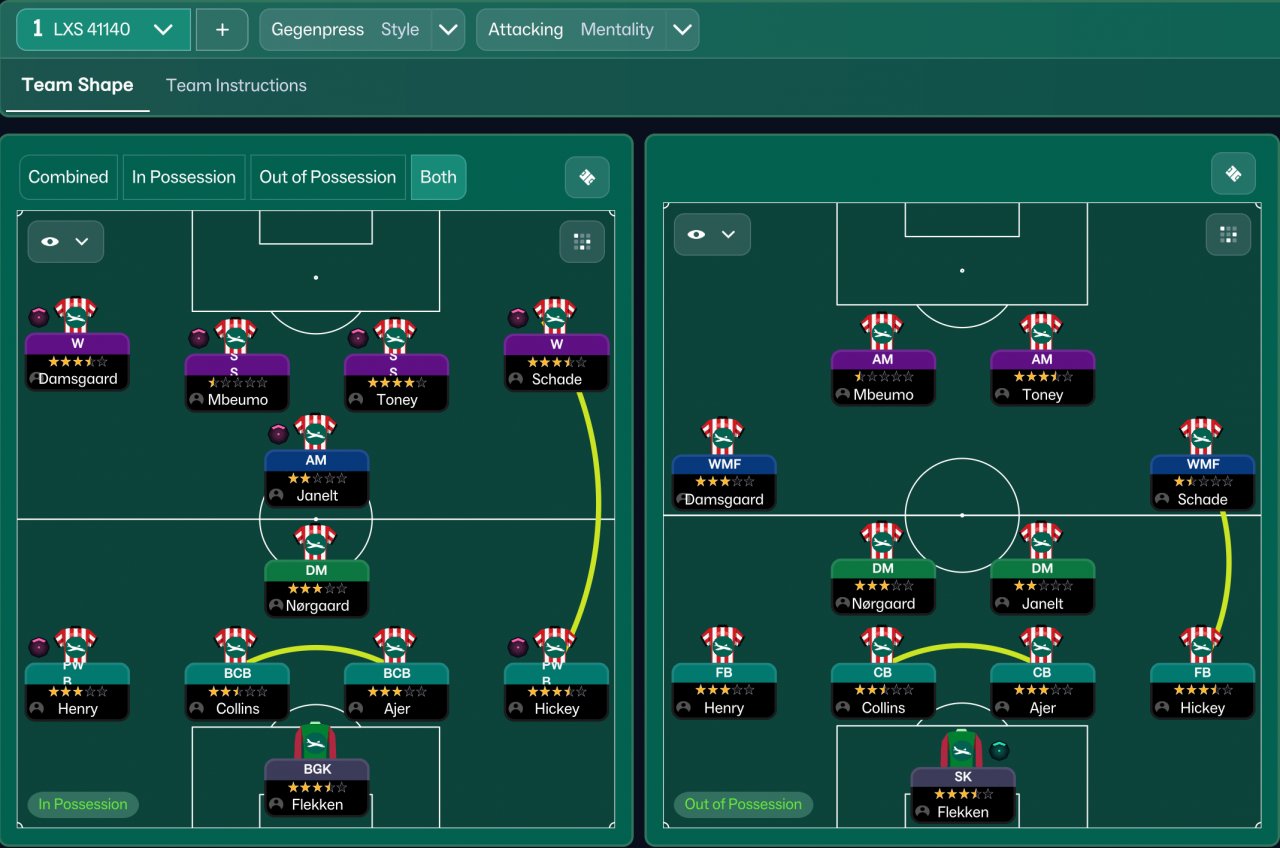This screenshot has width=1280, height=848.
Task: Click Mbeumo's AM card out of possession
Action: click(883, 377)
